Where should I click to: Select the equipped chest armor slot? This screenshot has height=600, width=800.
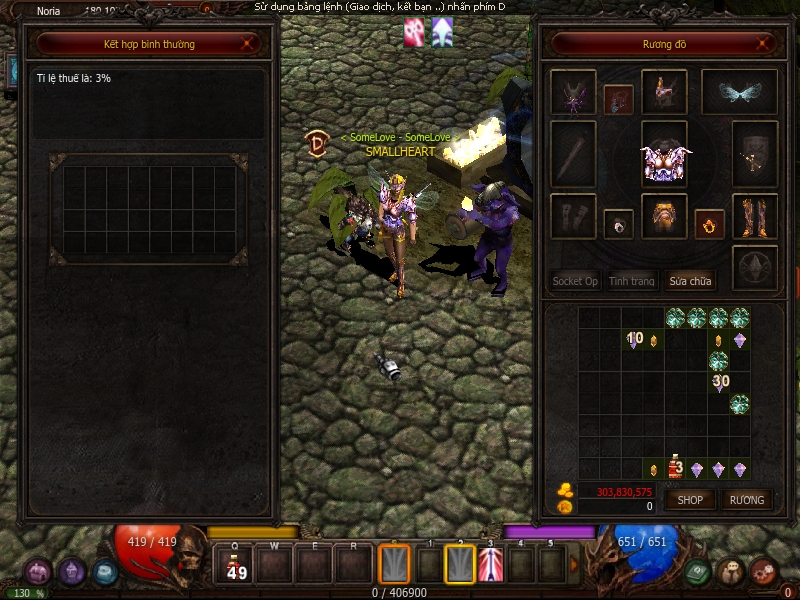tap(664, 155)
